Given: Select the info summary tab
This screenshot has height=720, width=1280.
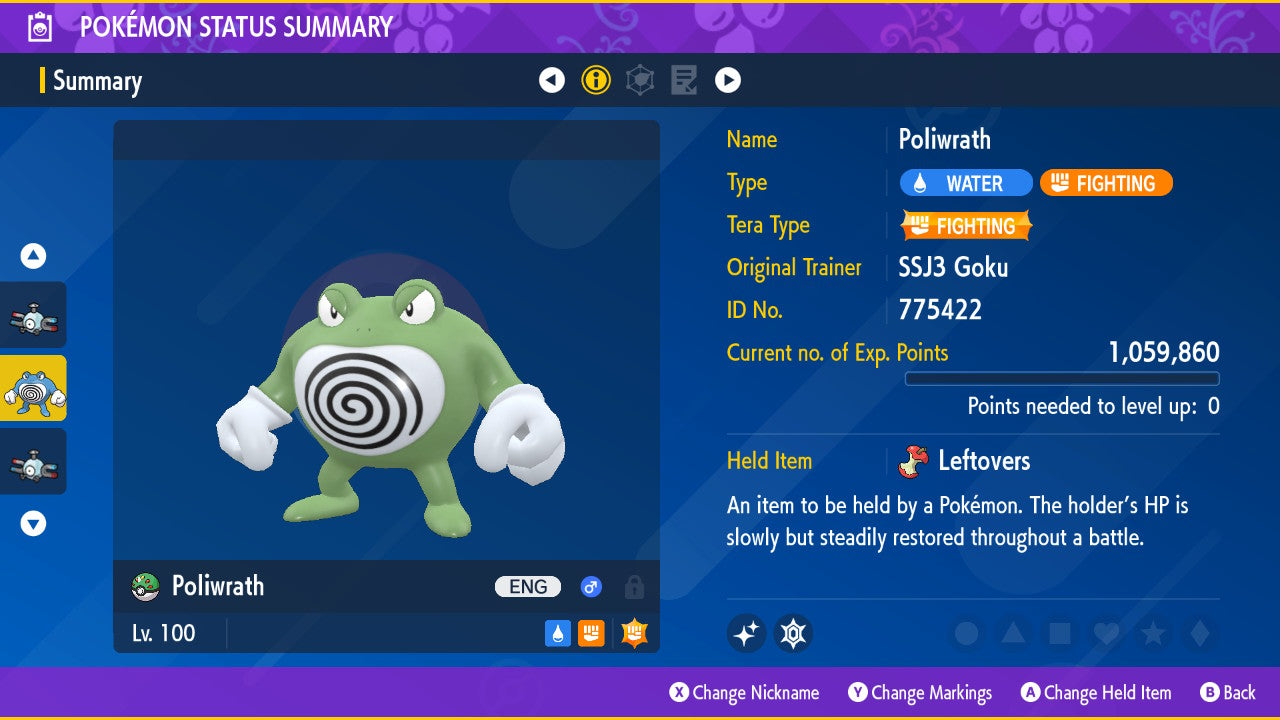Looking at the screenshot, I should tap(596, 80).
